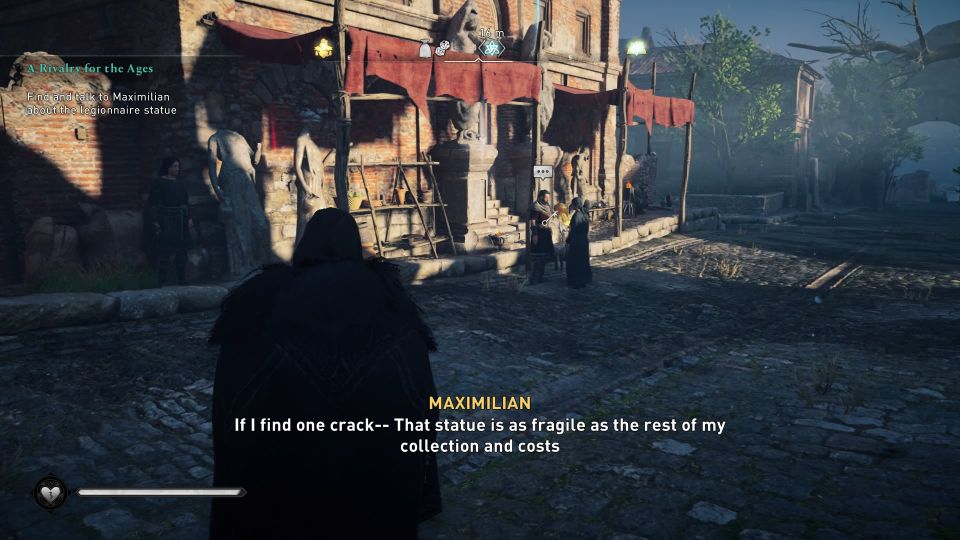Select the pale green glowing marker right on compass
This screenshot has width=960, height=540.
click(635, 47)
